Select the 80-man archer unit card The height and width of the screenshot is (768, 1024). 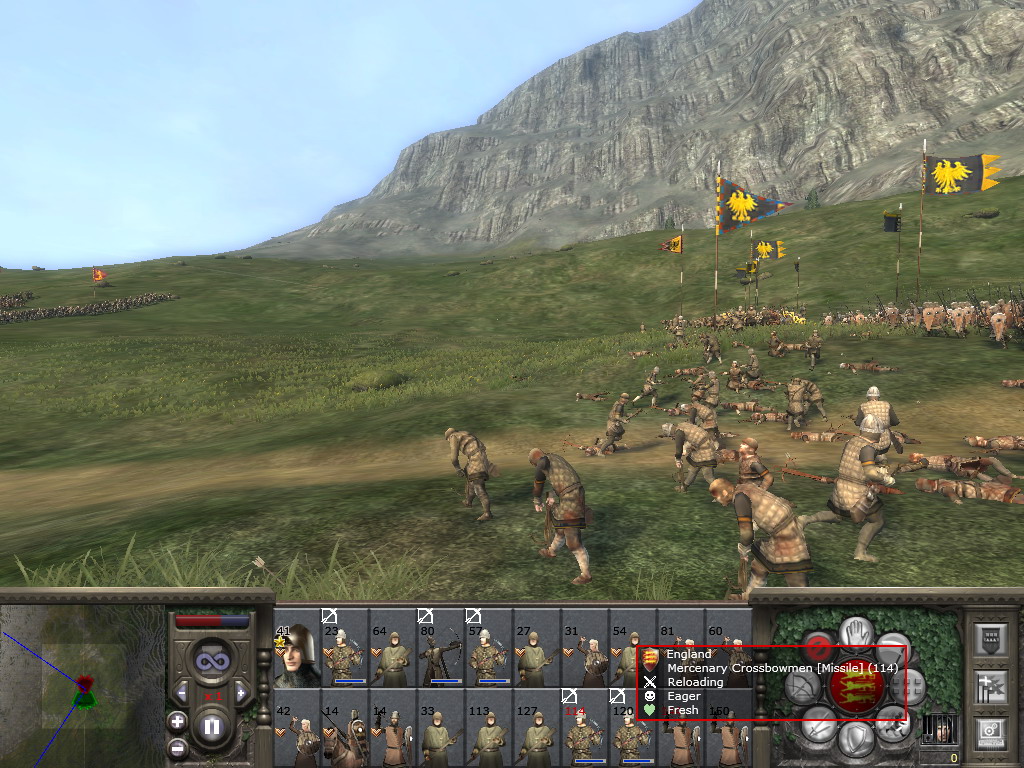coord(440,655)
